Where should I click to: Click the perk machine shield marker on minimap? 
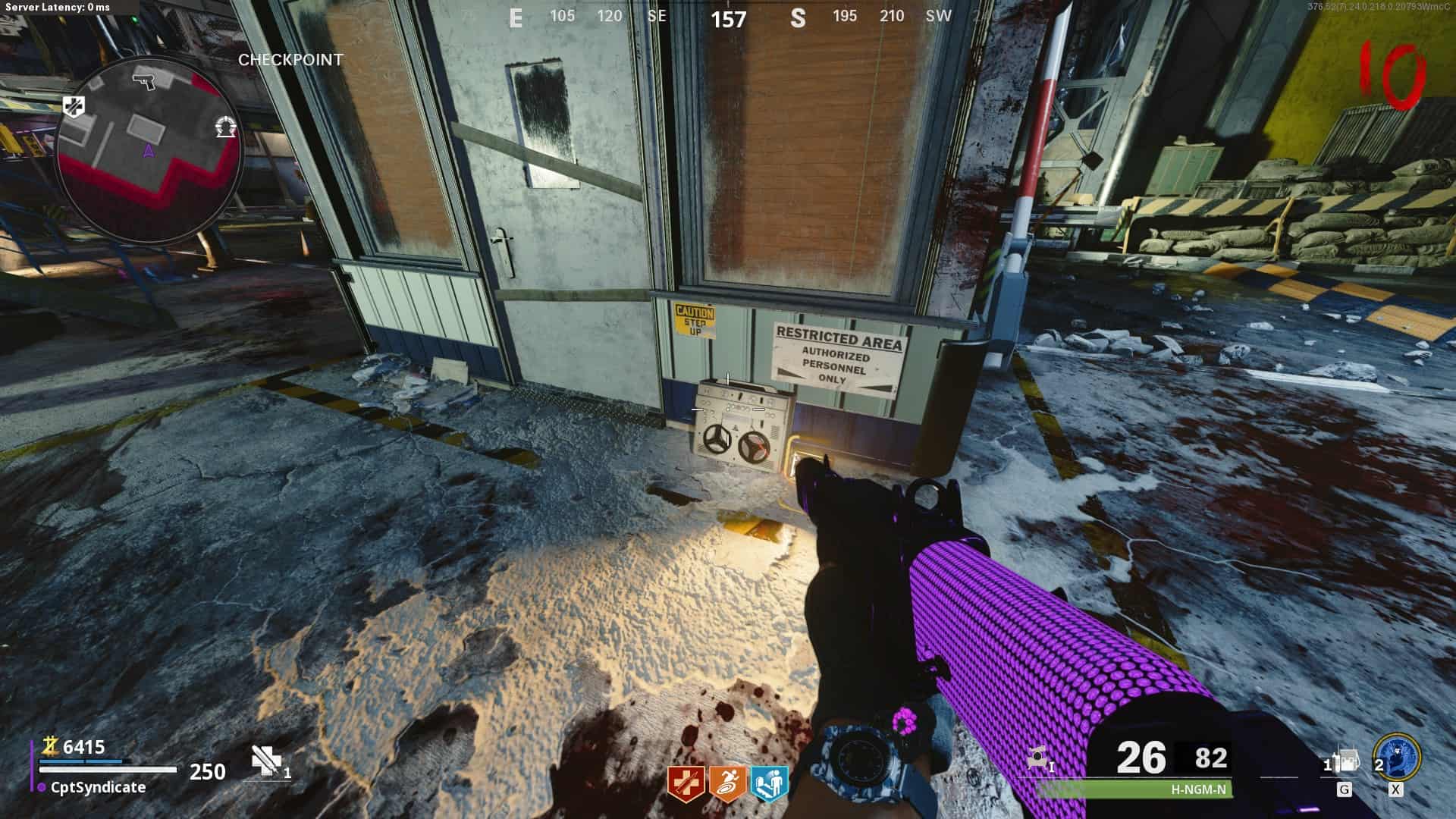tap(74, 107)
